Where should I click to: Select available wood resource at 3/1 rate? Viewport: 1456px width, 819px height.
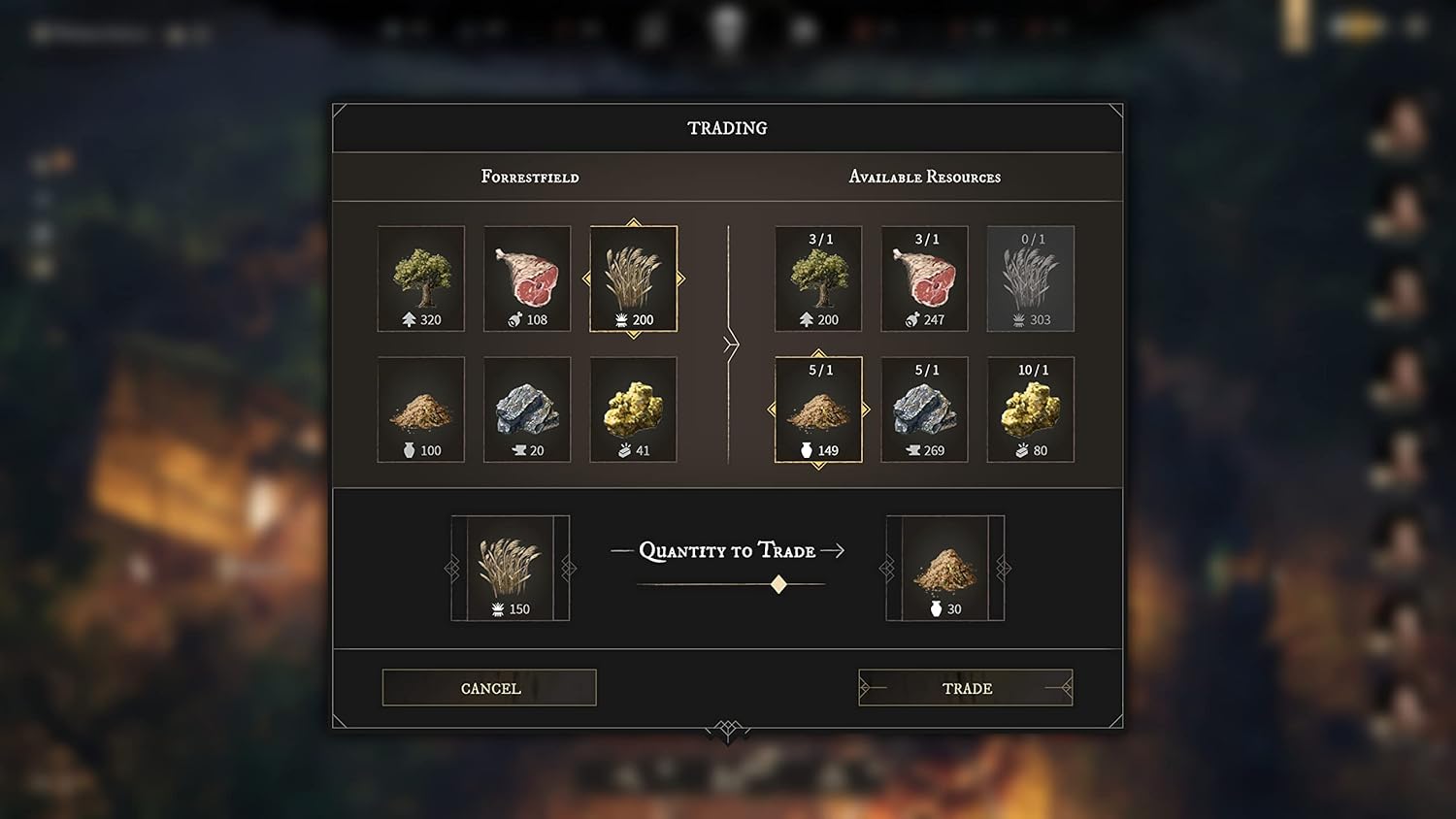click(x=818, y=279)
